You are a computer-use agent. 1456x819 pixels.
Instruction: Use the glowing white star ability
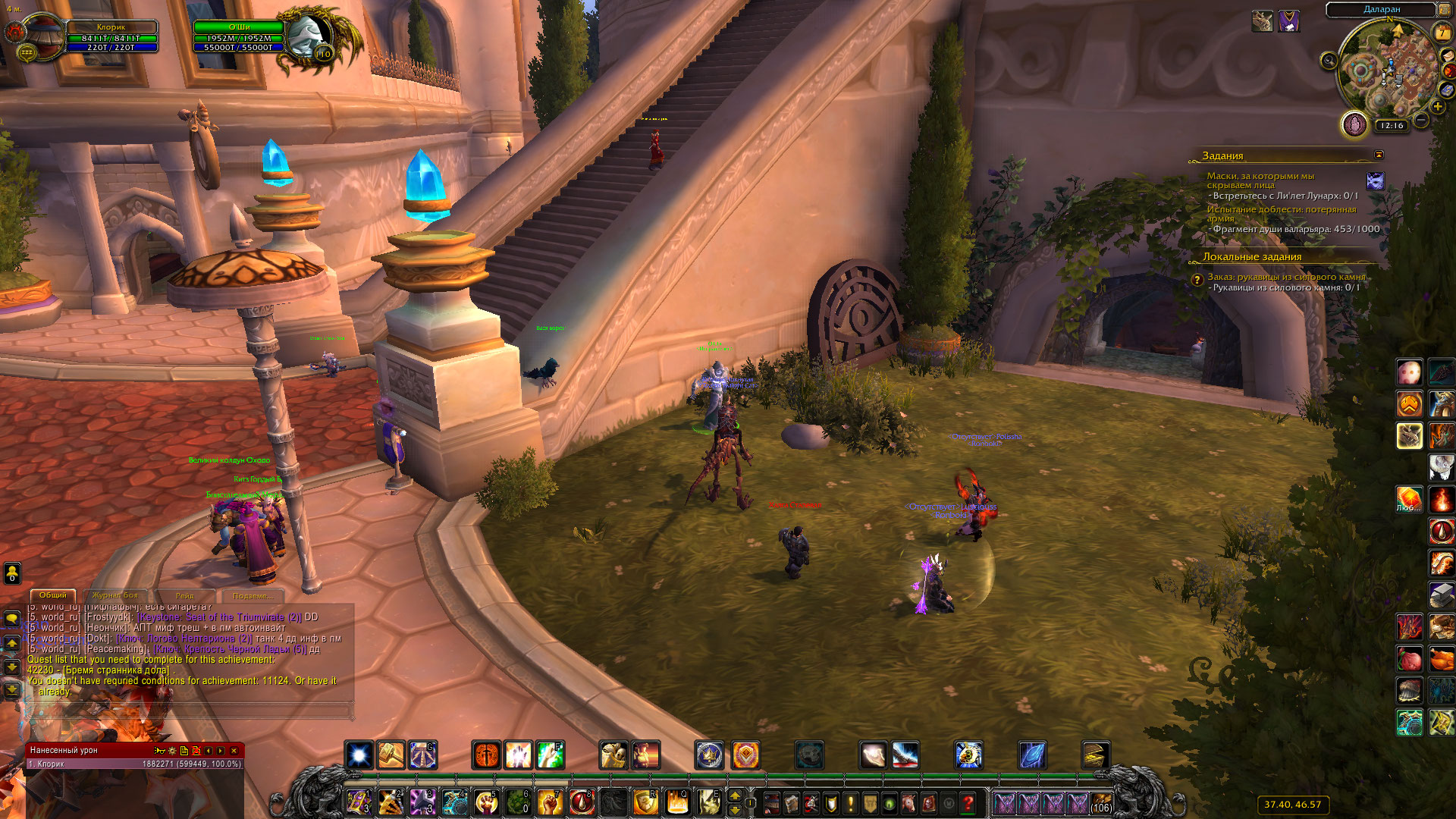[359, 755]
